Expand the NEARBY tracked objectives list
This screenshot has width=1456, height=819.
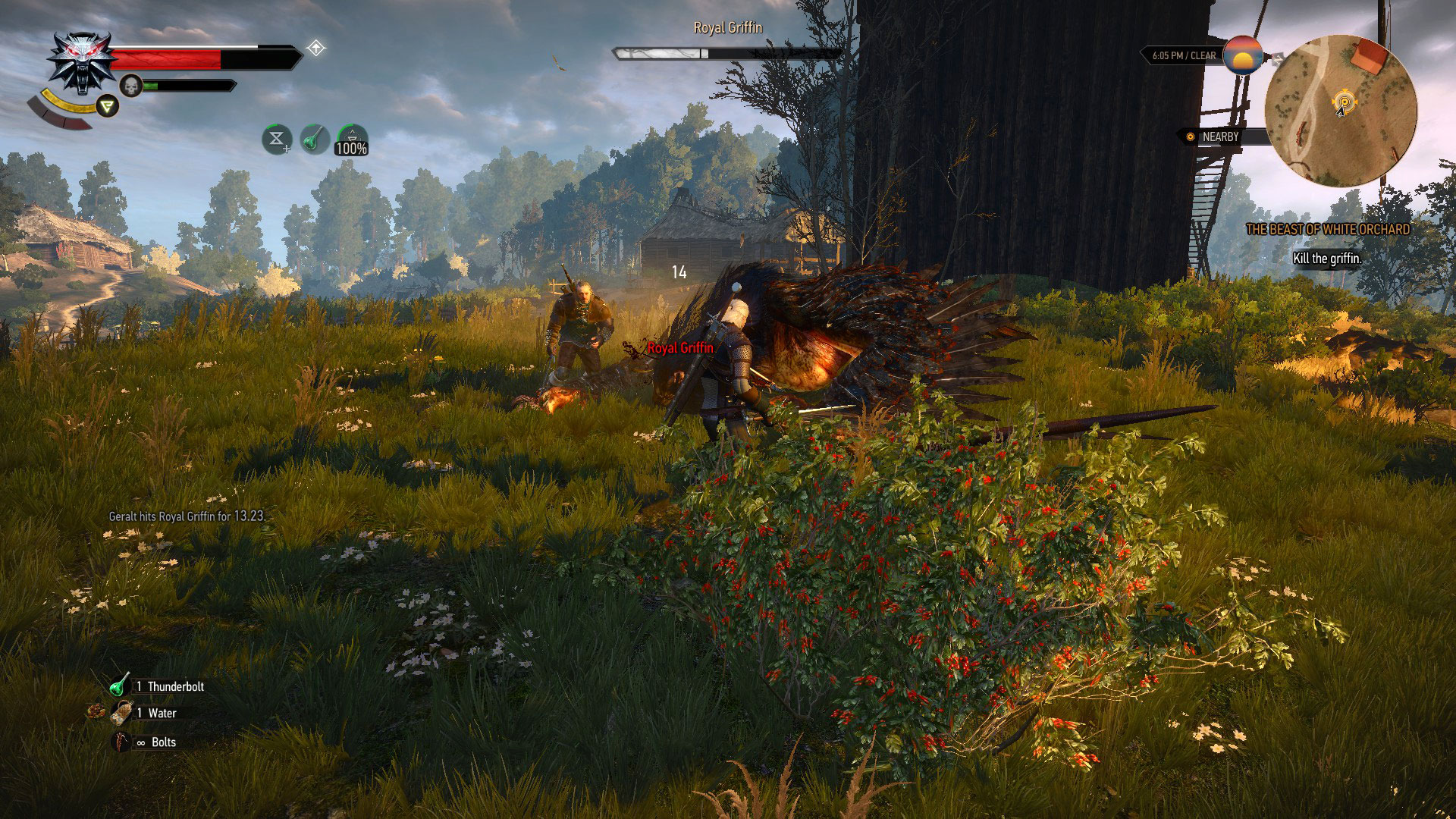pos(1221,137)
